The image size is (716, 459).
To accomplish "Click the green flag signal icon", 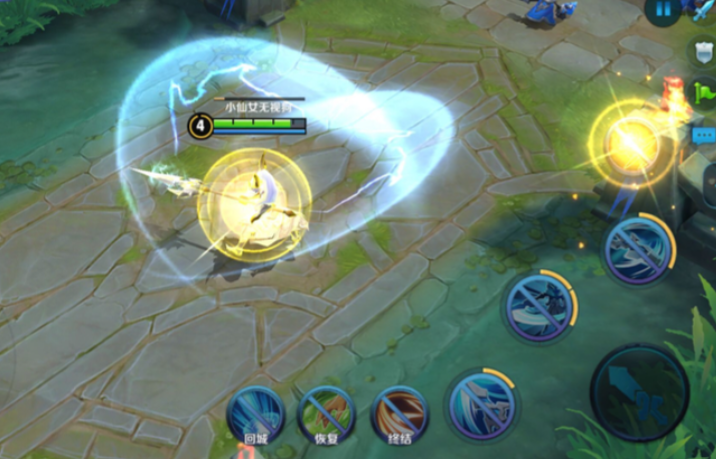I will pyautogui.click(x=705, y=92).
